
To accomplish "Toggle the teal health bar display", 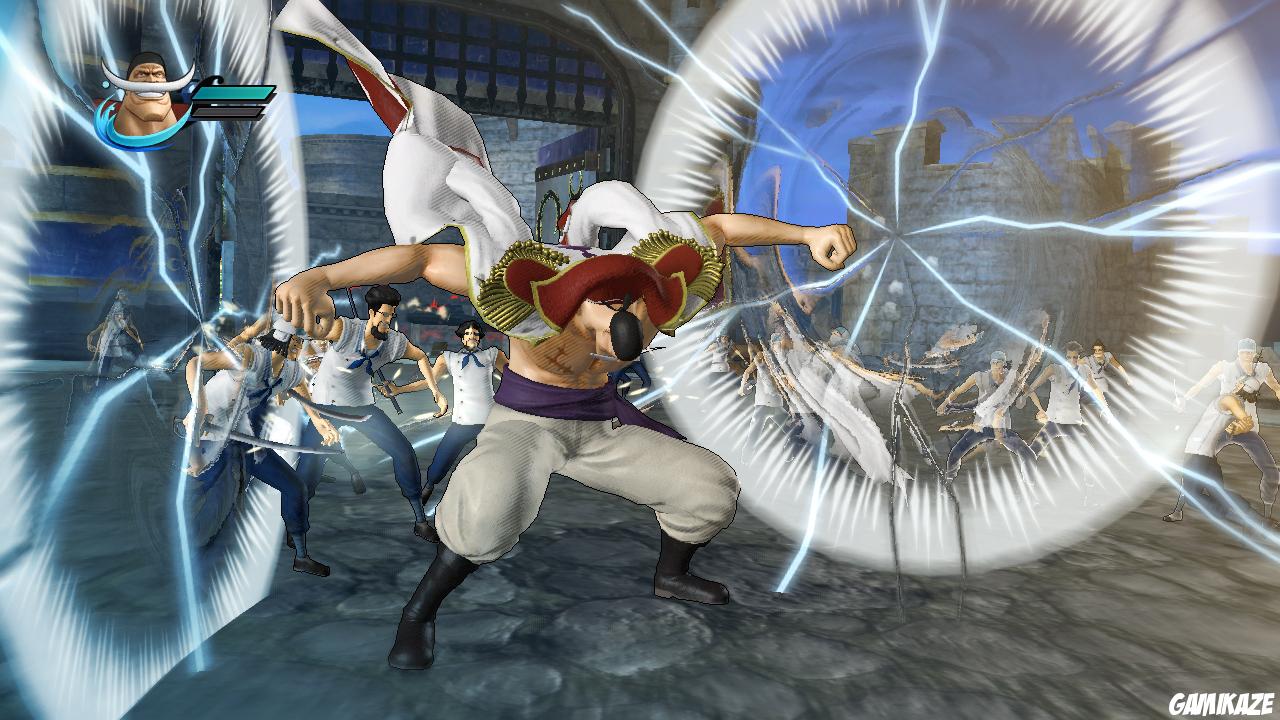I will coord(234,92).
